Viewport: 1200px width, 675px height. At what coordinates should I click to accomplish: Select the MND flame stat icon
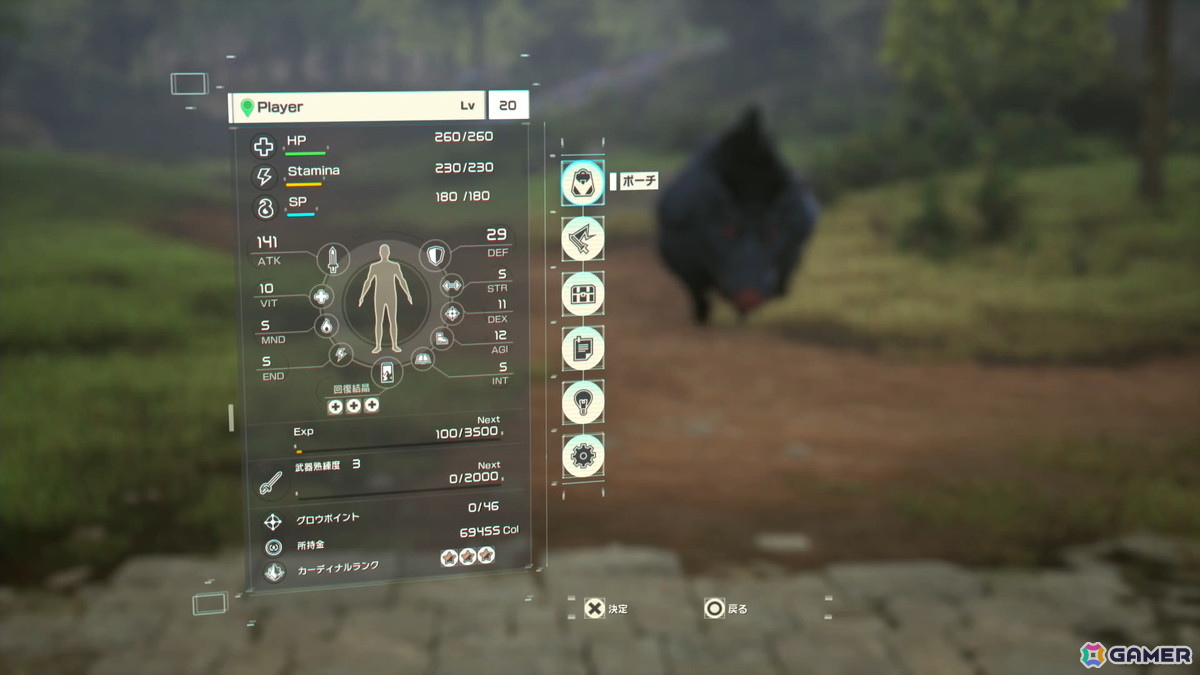click(324, 326)
